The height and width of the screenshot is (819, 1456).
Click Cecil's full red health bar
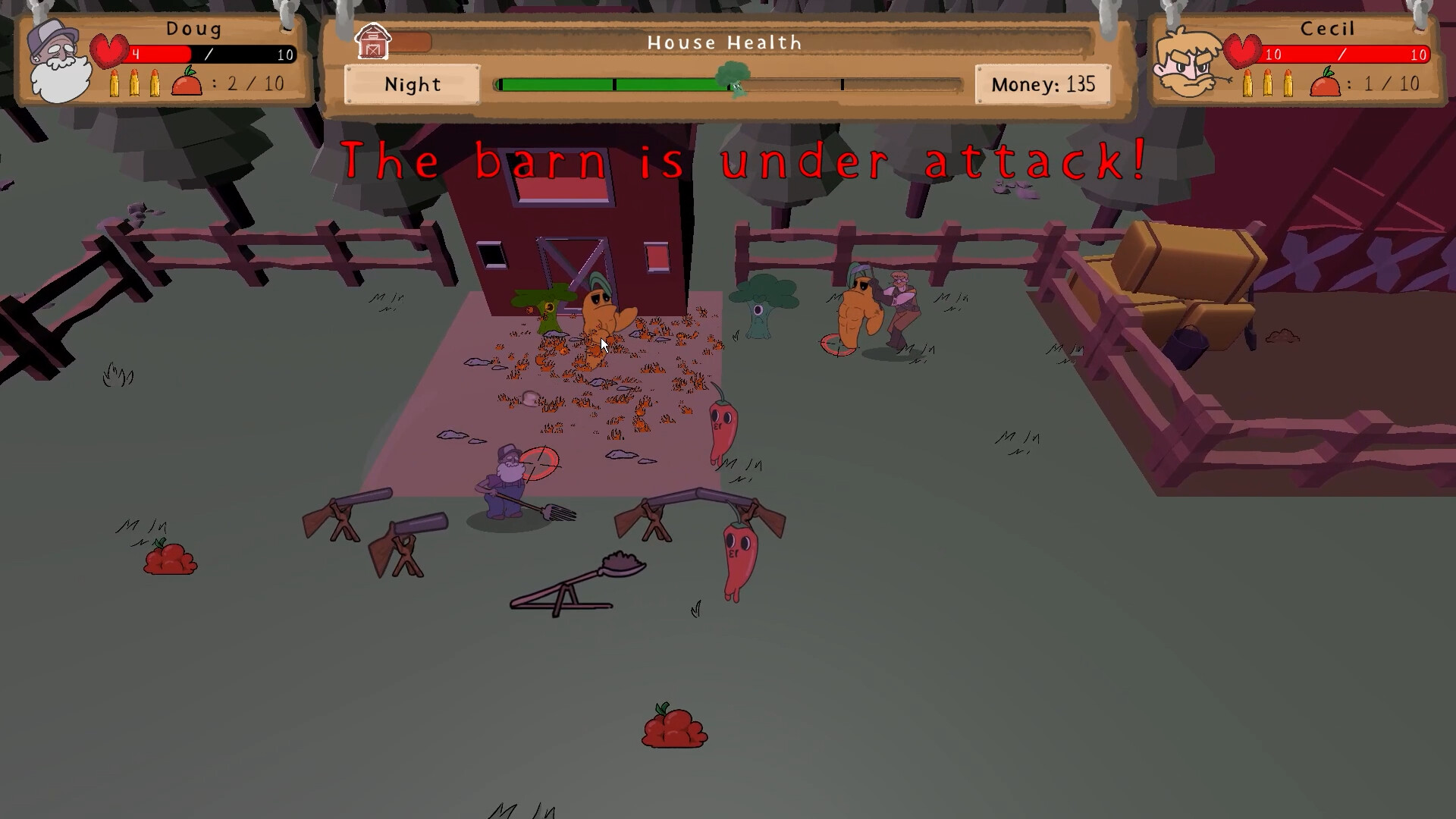(1342, 54)
